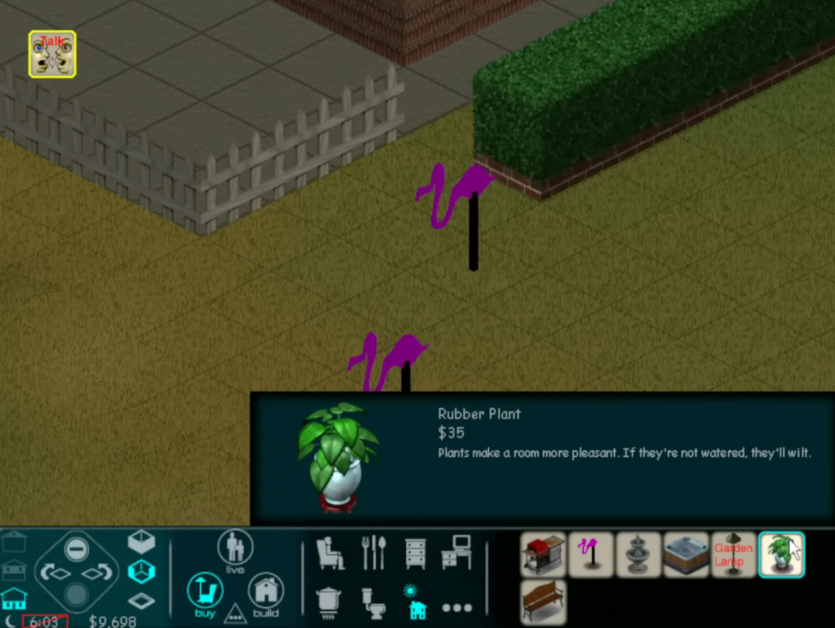Select the Rubber Plant thumbnail
Viewport: 835px width, 628px height.
[x=781, y=554]
